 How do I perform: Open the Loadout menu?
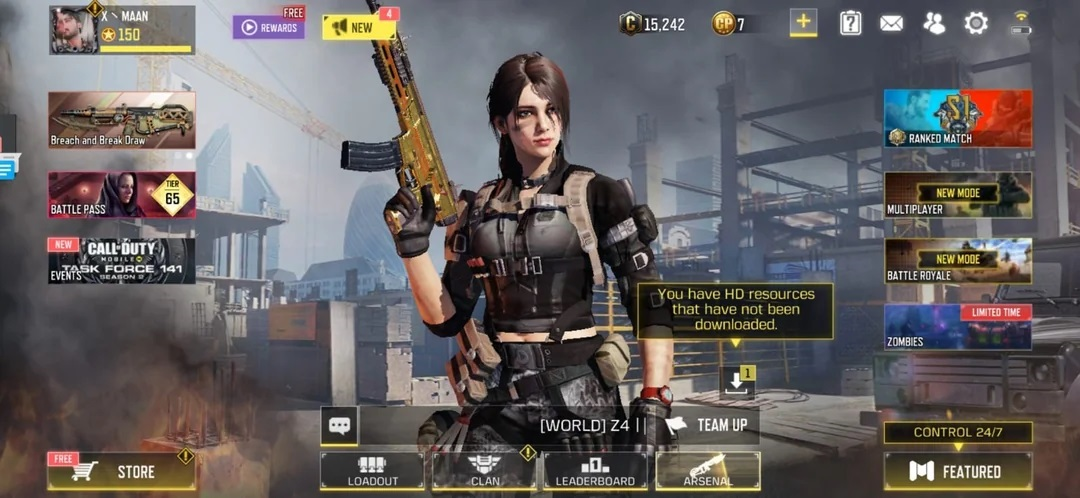(x=372, y=471)
